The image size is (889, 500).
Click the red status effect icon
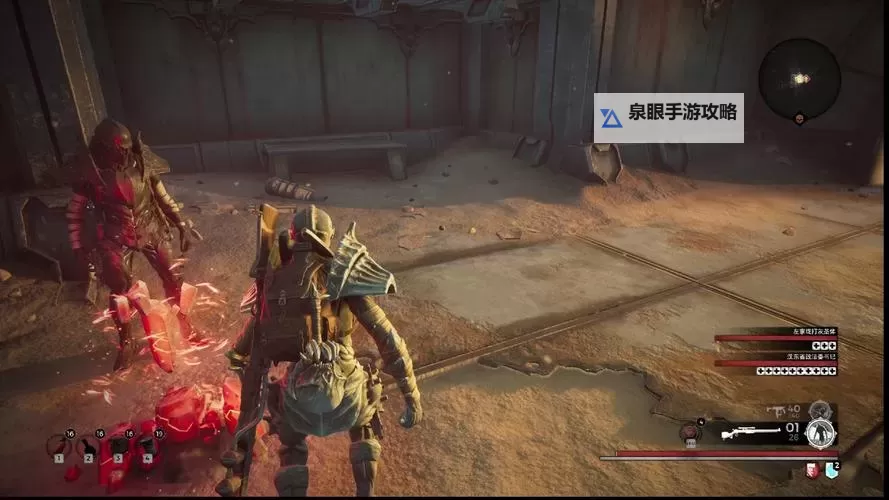click(x=813, y=470)
